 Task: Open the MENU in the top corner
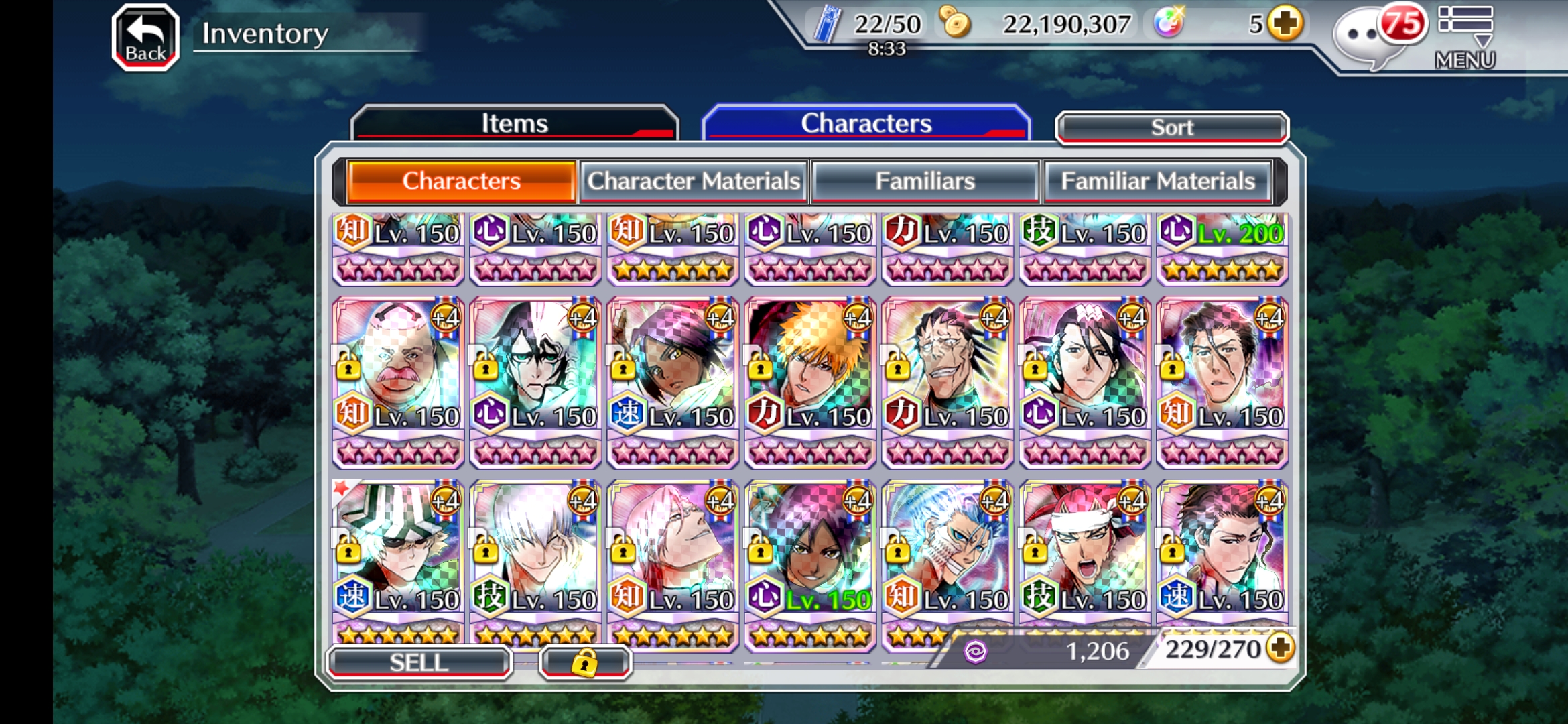point(1465,38)
